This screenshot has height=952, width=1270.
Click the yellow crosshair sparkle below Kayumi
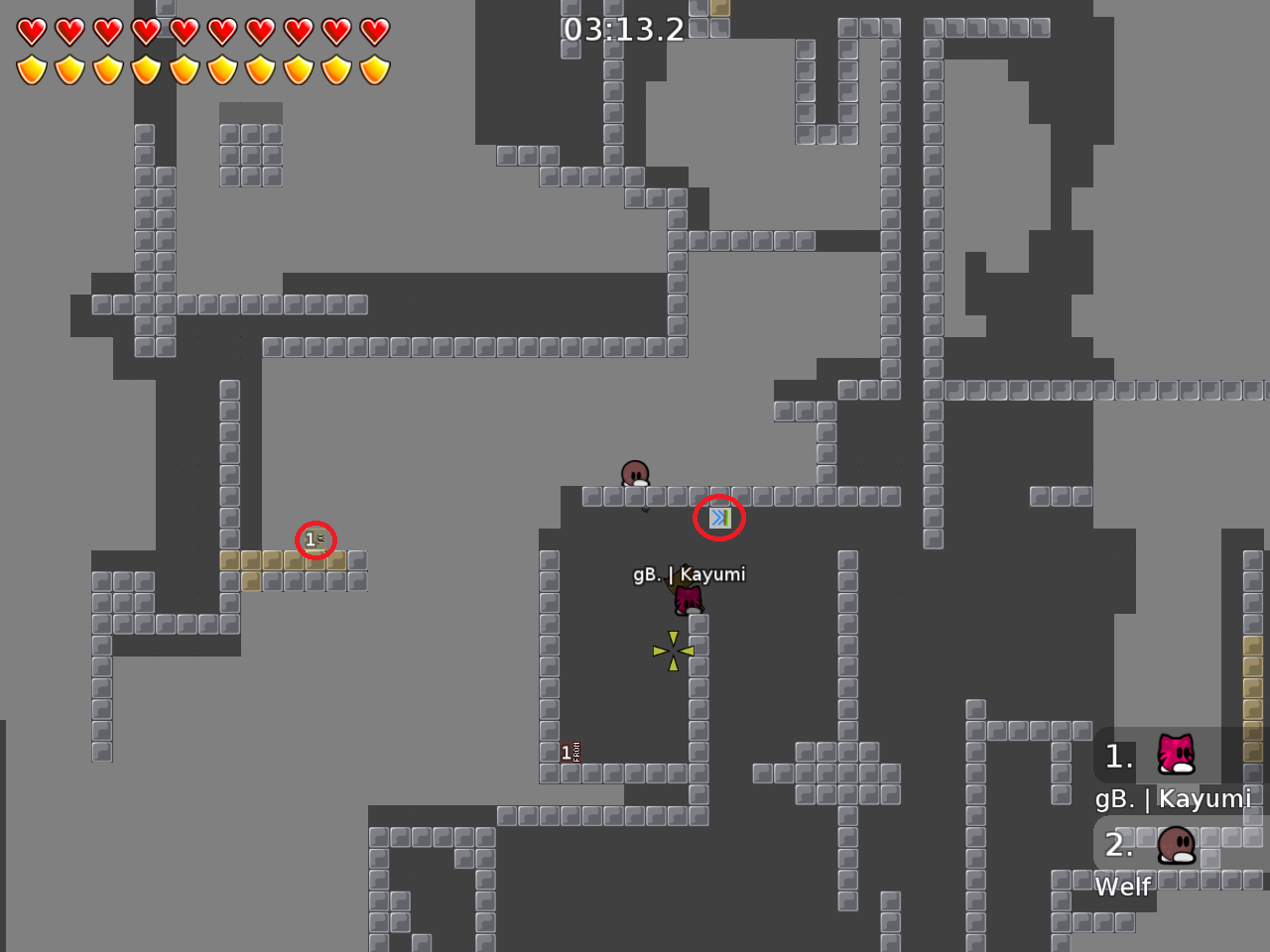click(x=672, y=649)
